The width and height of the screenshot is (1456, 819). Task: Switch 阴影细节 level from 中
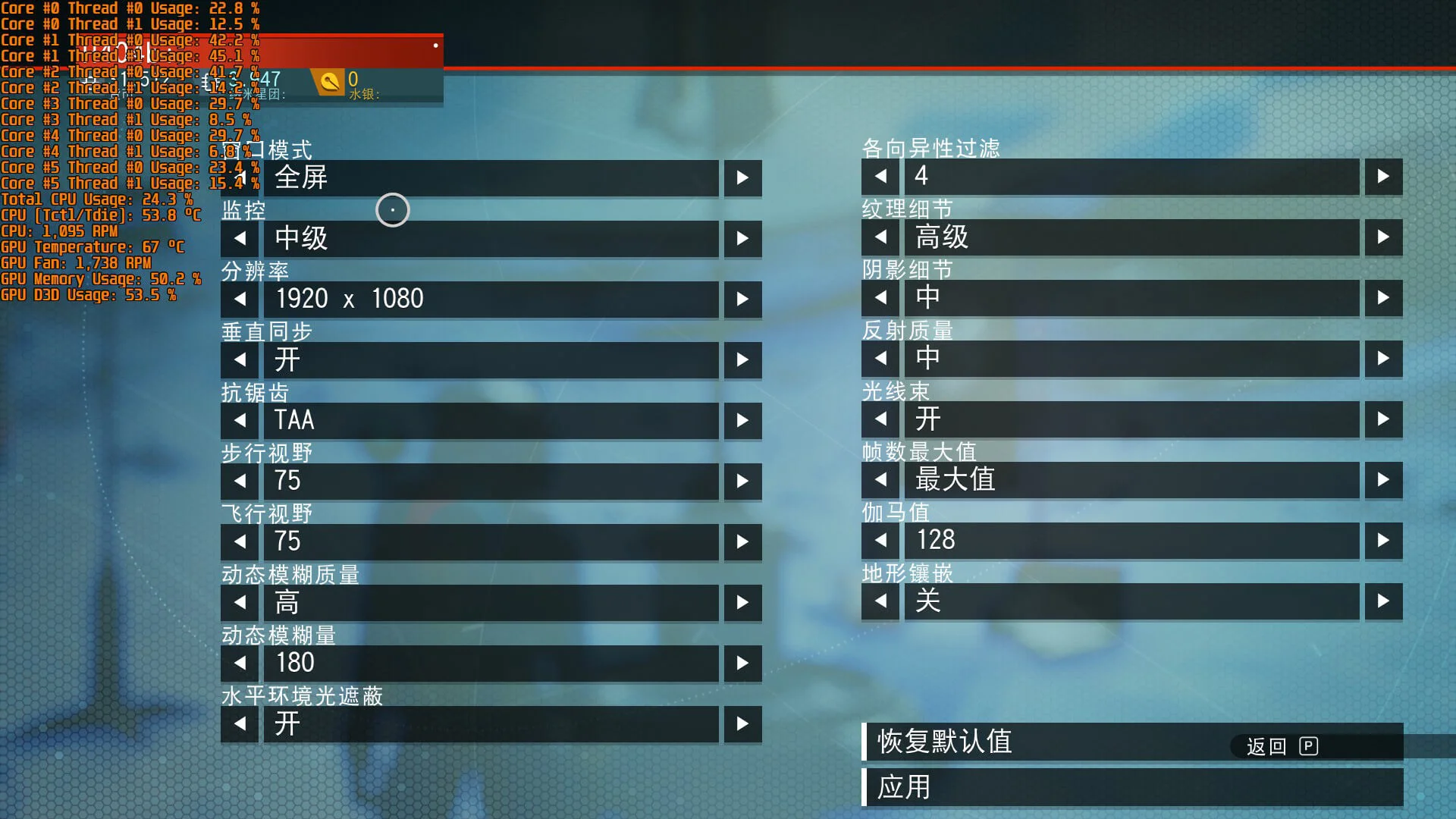point(1382,298)
